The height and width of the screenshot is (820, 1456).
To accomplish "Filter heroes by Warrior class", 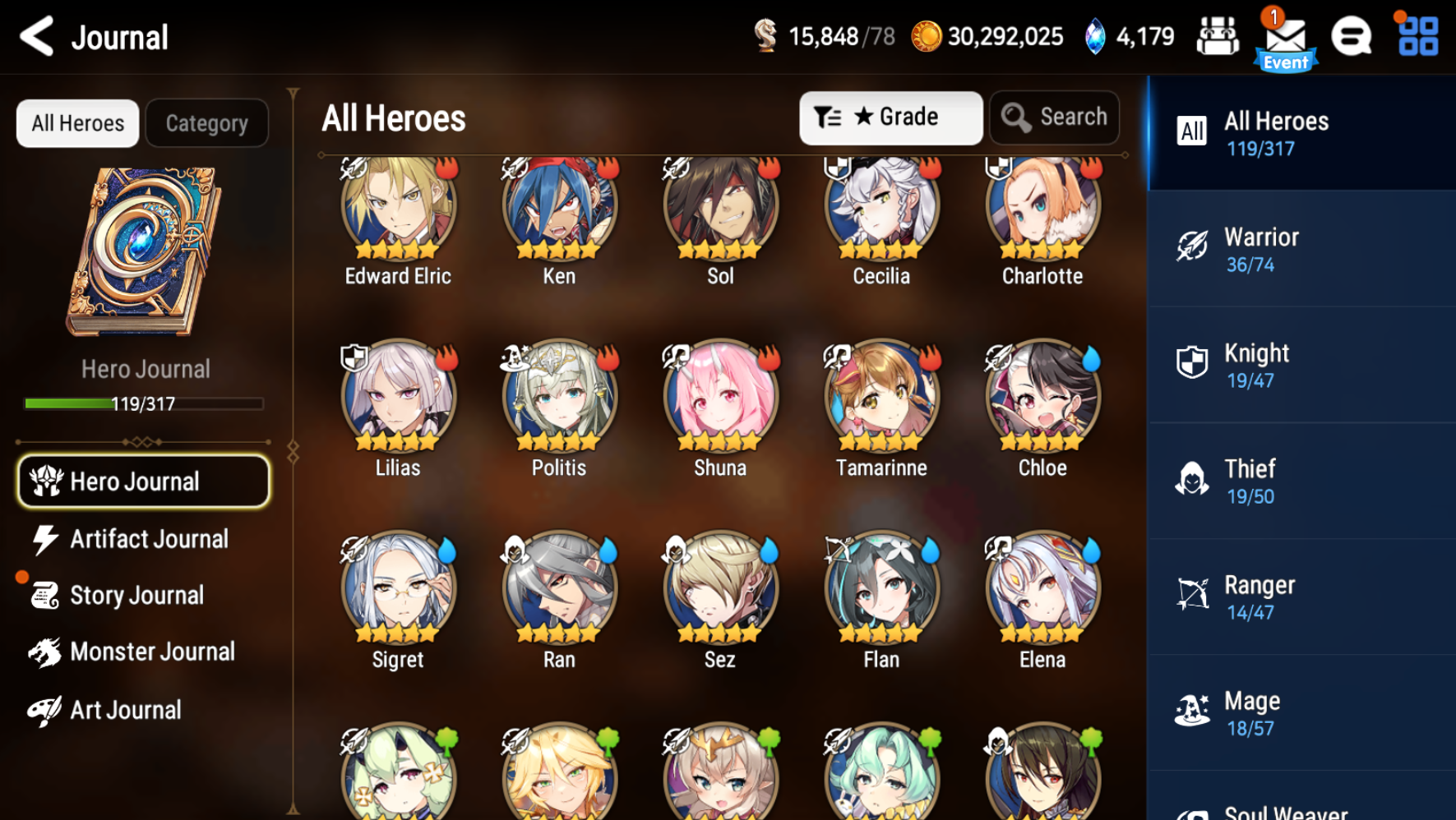I will (1301, 250).
